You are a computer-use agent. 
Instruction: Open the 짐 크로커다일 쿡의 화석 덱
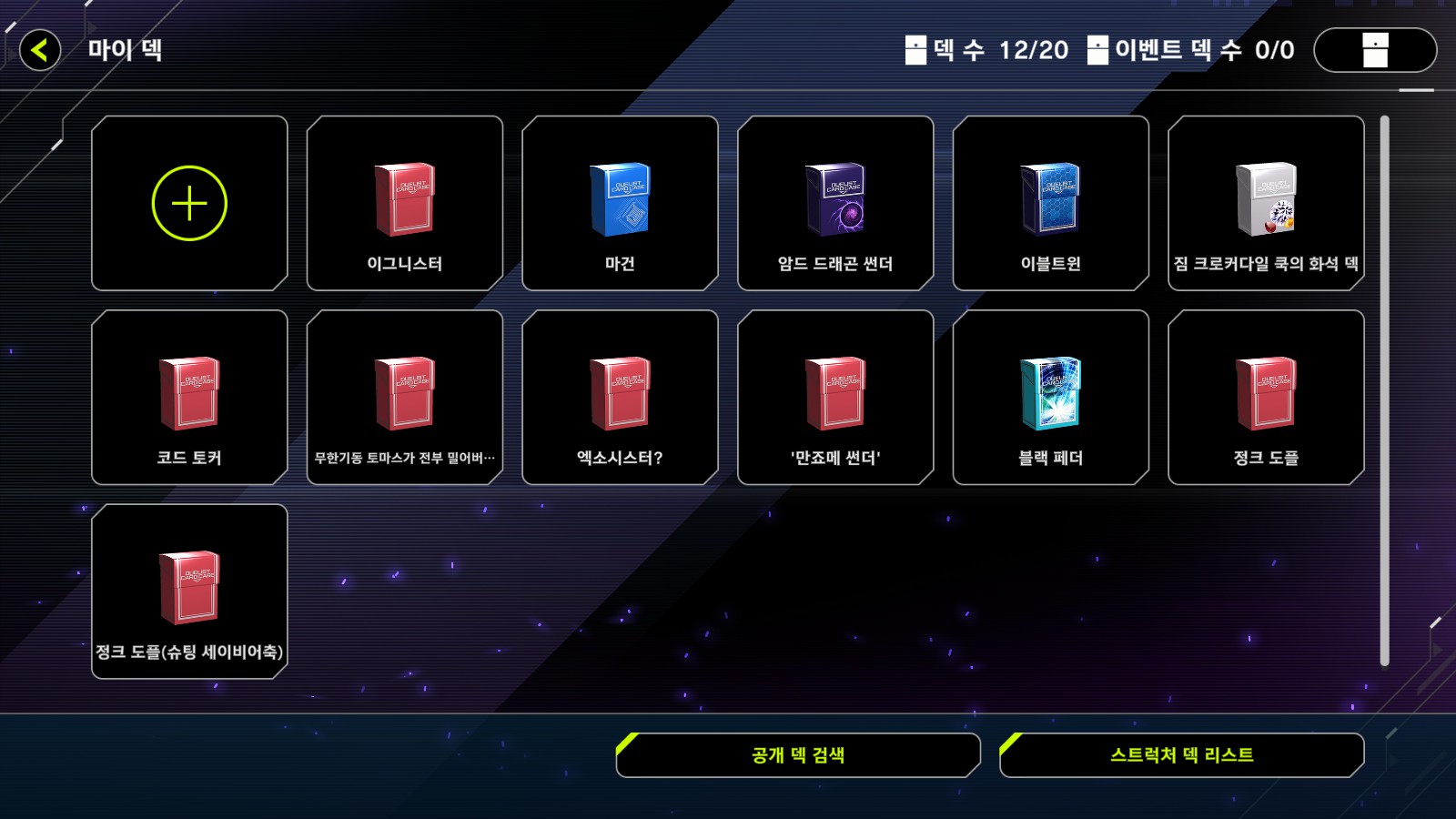click(x=1266, y=203)
